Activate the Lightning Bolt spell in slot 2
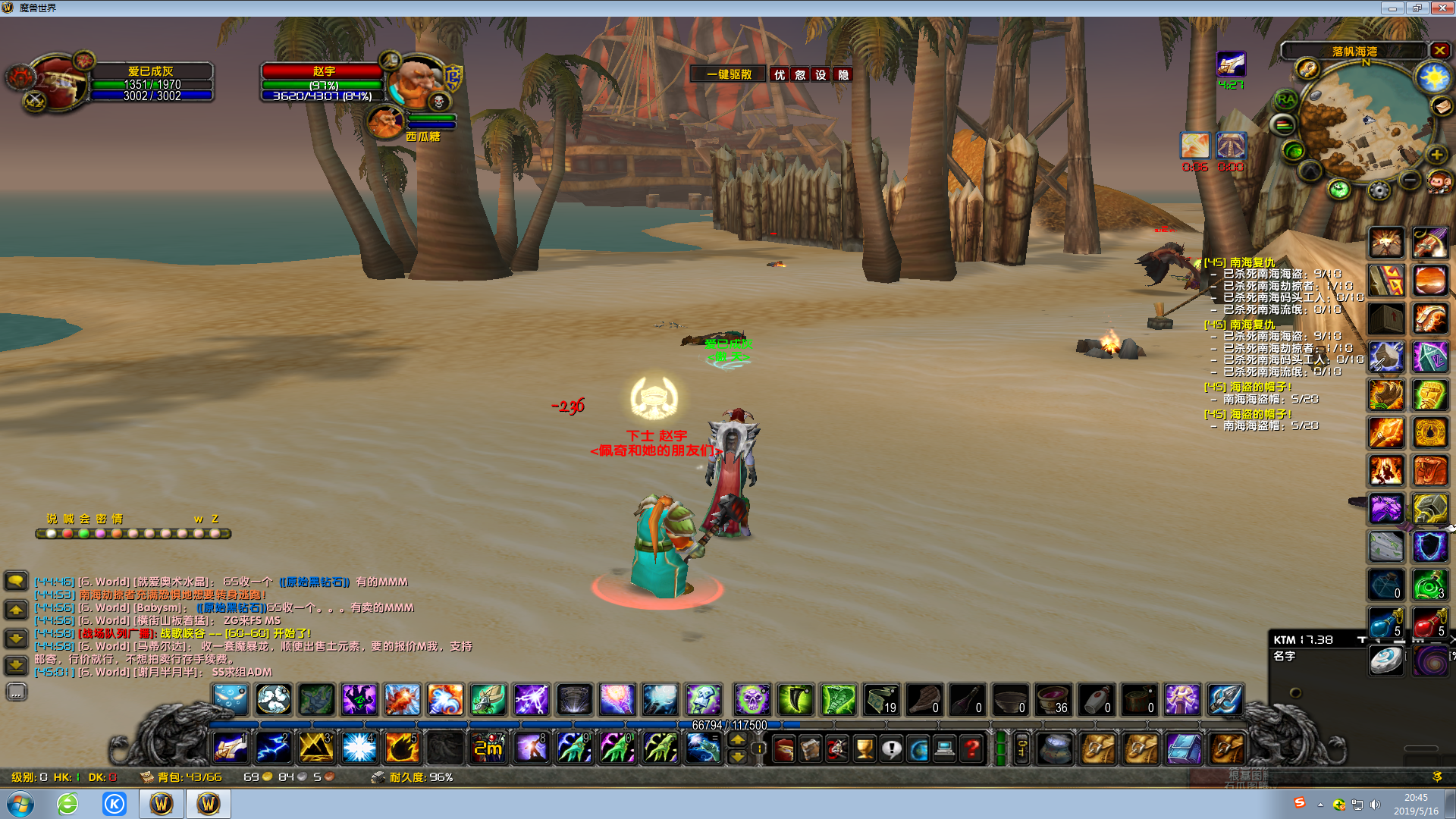 pos(273,748)
